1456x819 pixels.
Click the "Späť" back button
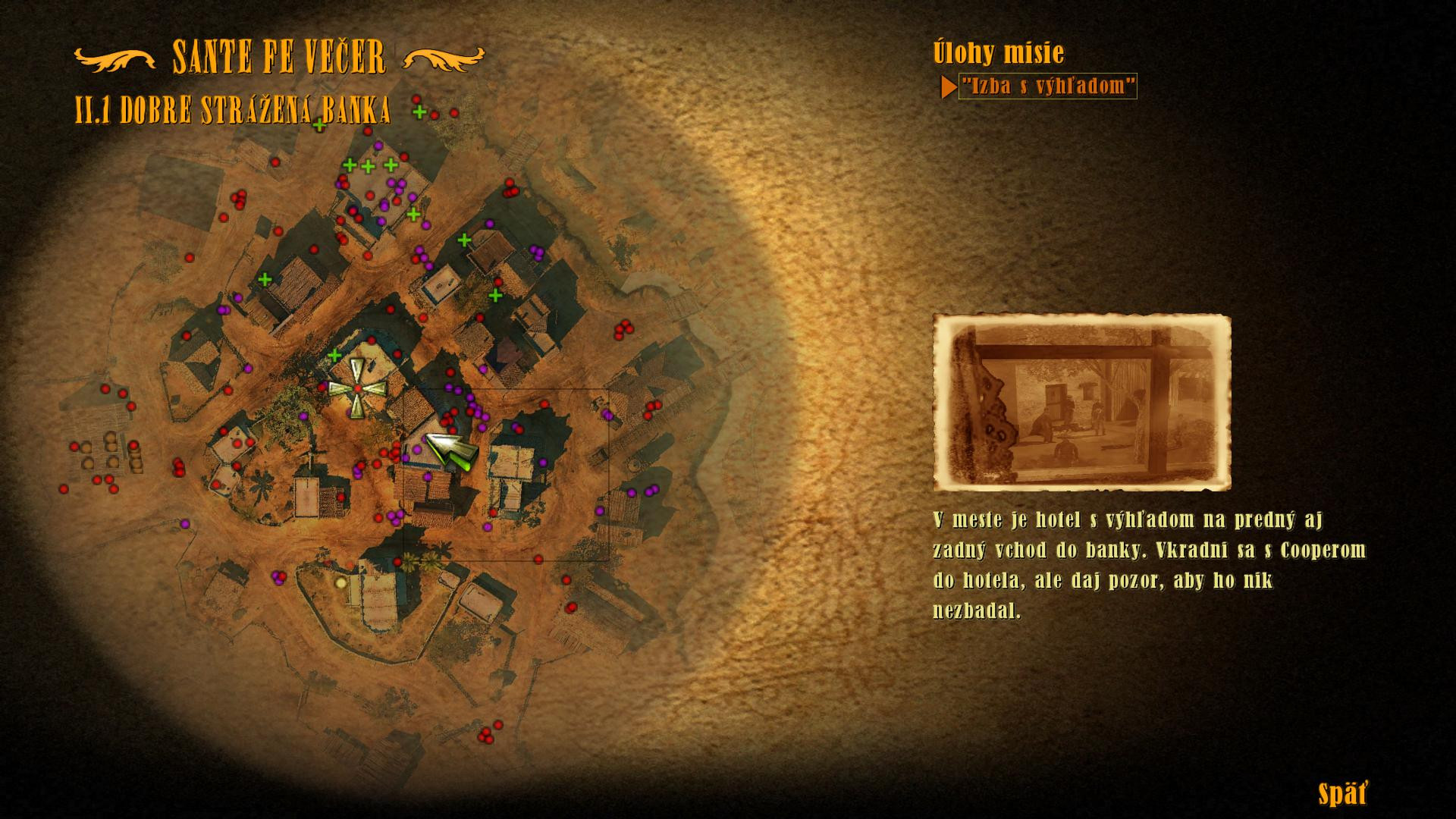(1342, 794)
